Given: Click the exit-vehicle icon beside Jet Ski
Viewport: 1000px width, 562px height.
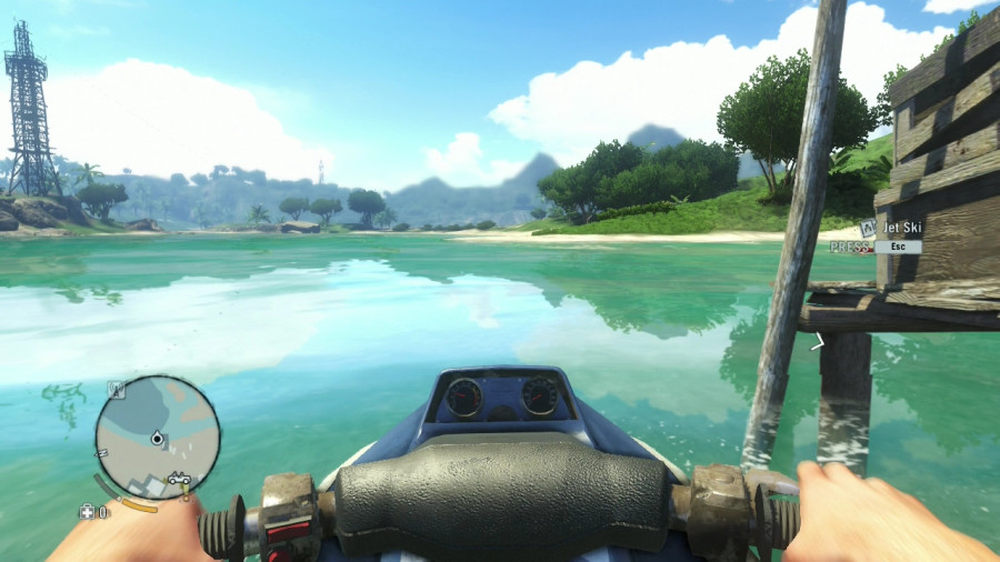Looking at the screenshot, I should click(x=868, y=229).
